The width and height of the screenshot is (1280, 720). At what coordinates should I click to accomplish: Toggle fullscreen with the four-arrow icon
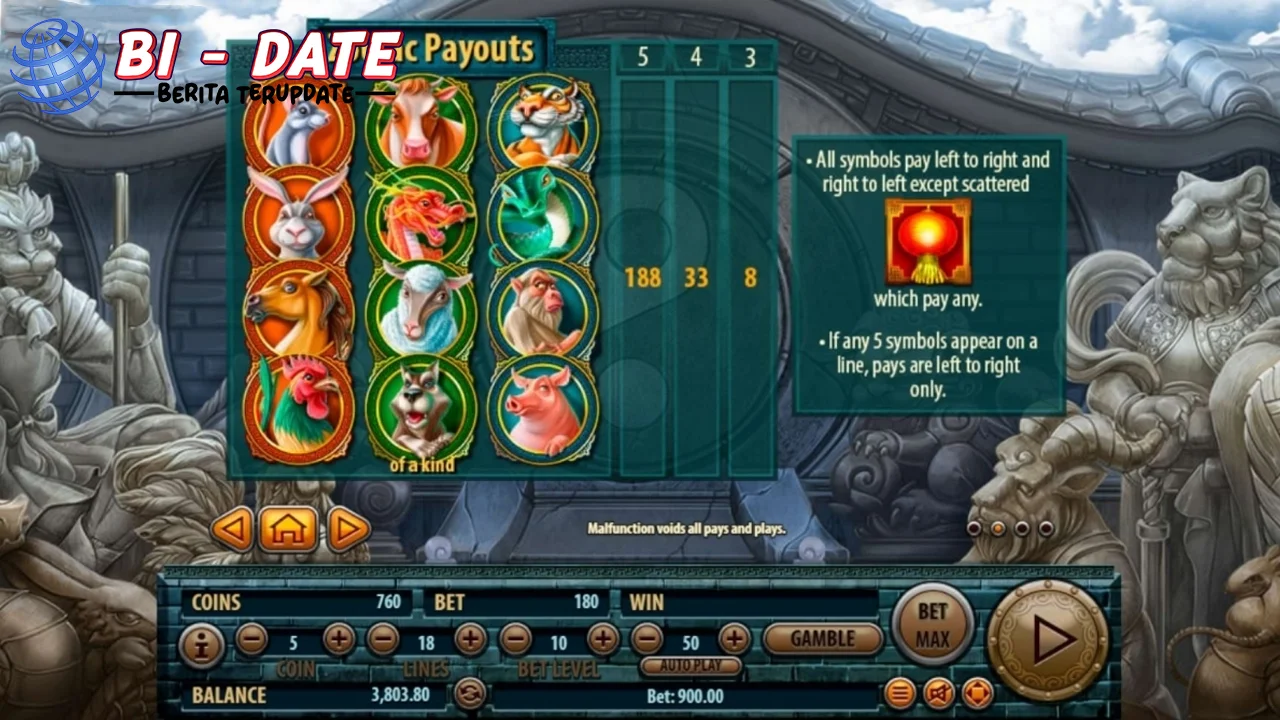tap(977, 692)
